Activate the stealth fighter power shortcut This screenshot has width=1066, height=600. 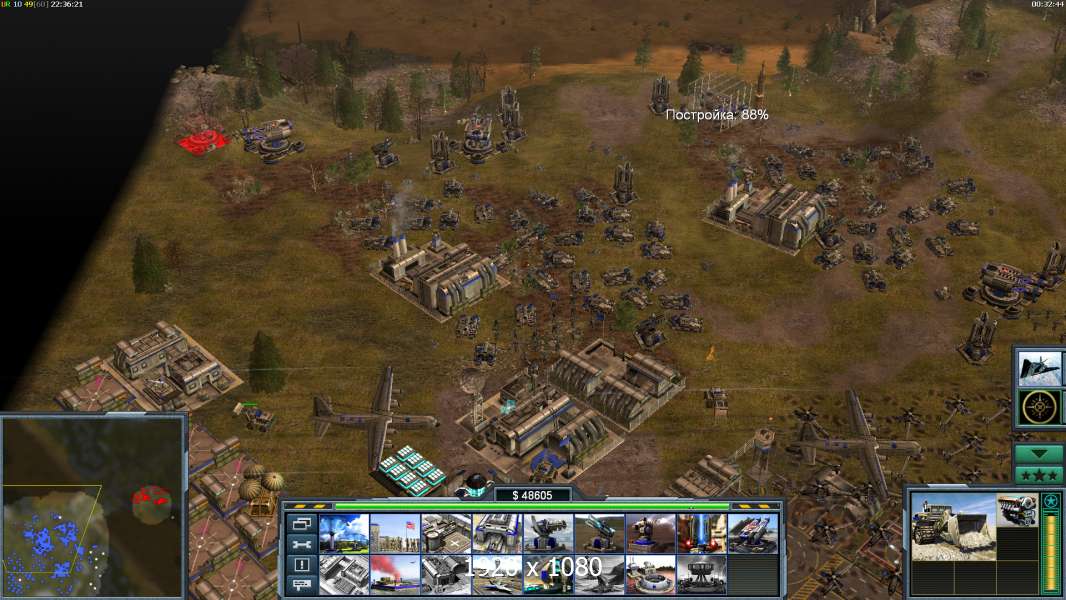tap(1040, 368)
